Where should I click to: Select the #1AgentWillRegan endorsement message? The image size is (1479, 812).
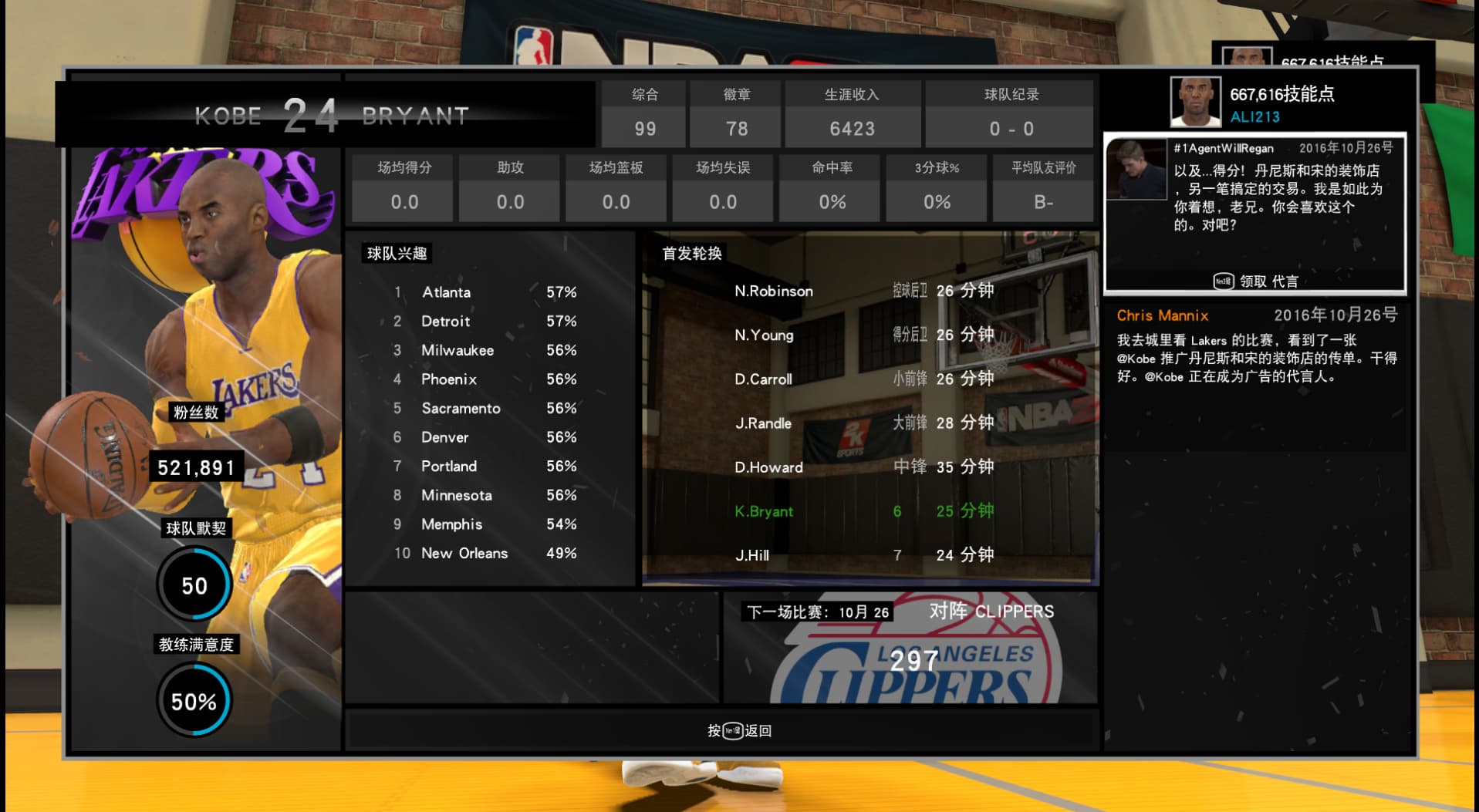[1254, 213]
